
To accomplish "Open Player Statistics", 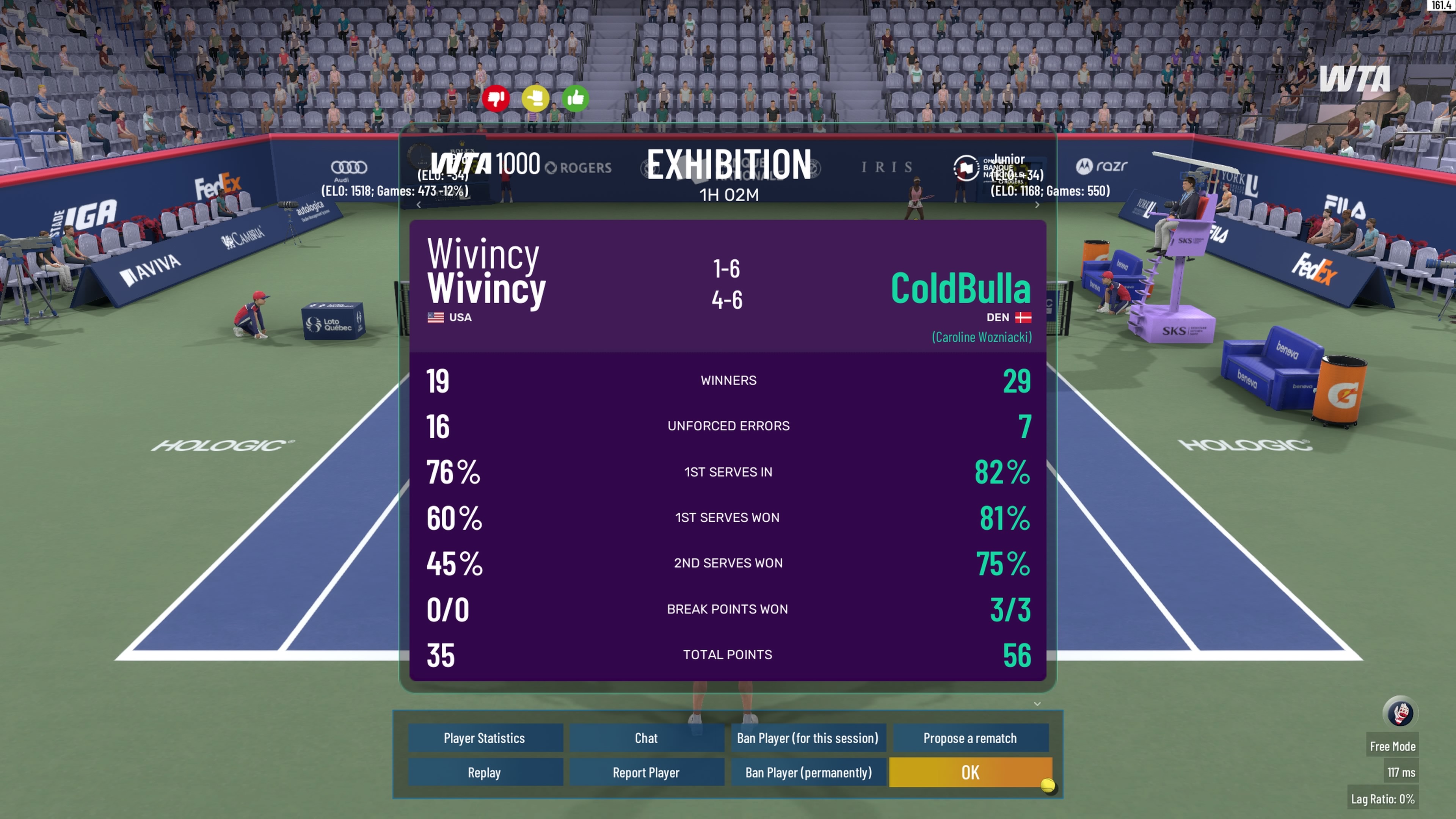I will click(x=485, y=738).
